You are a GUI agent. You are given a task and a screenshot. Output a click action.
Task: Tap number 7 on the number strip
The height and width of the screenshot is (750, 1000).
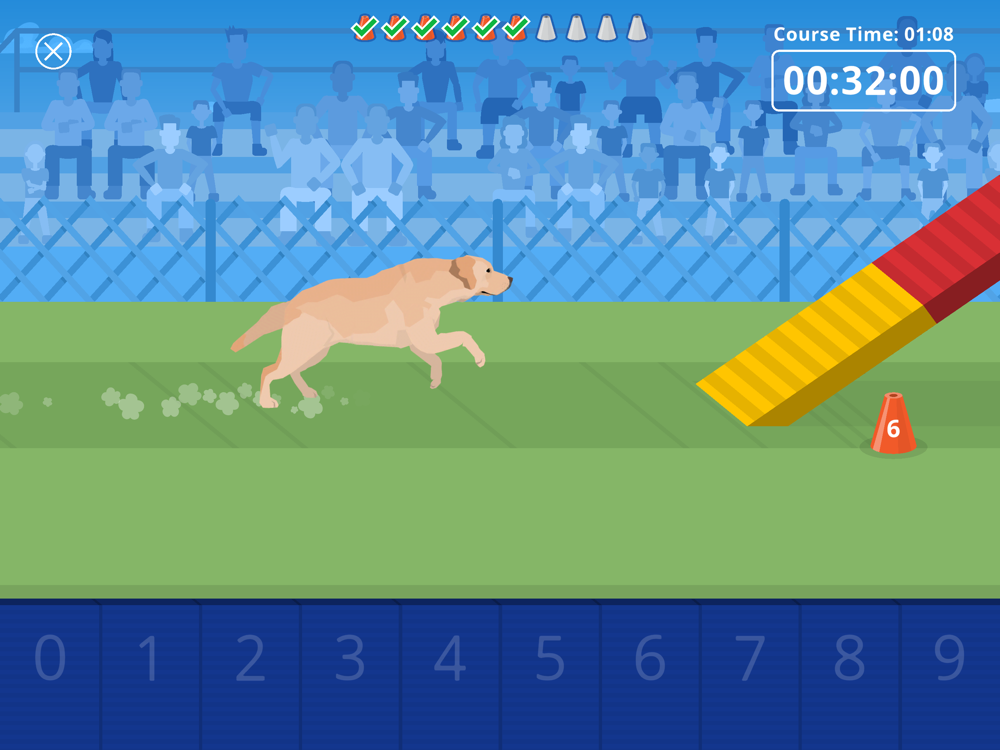(750, 660)
